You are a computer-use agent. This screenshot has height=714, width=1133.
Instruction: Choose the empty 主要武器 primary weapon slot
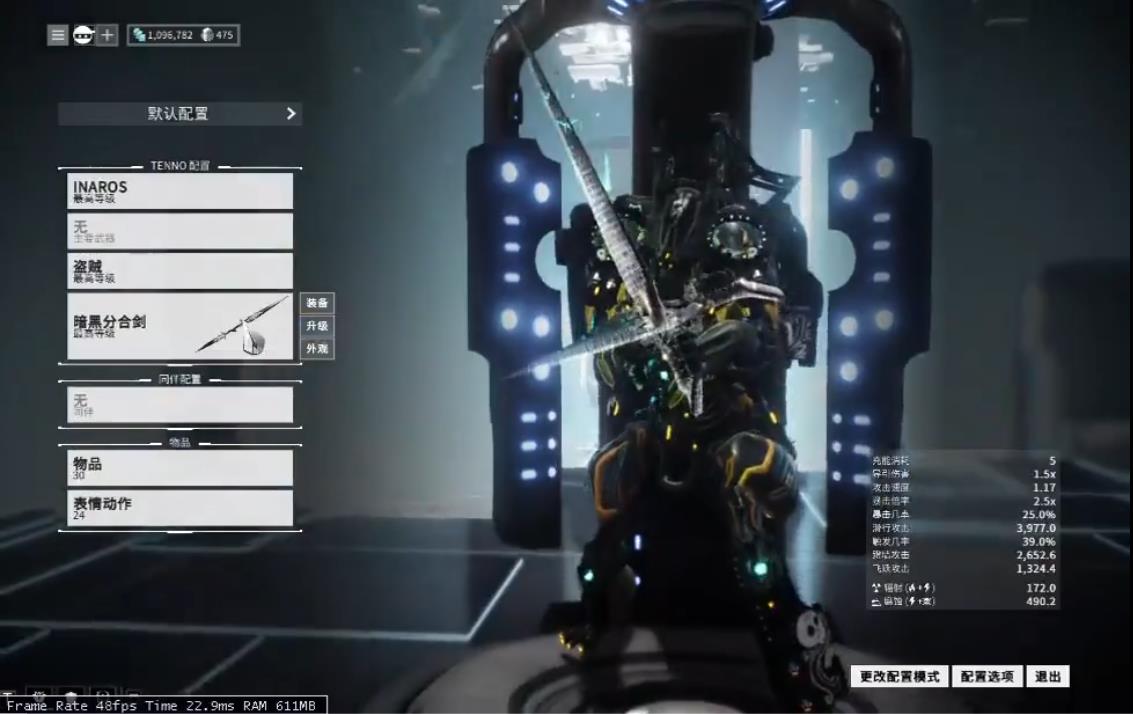click(x=180, y=231)
